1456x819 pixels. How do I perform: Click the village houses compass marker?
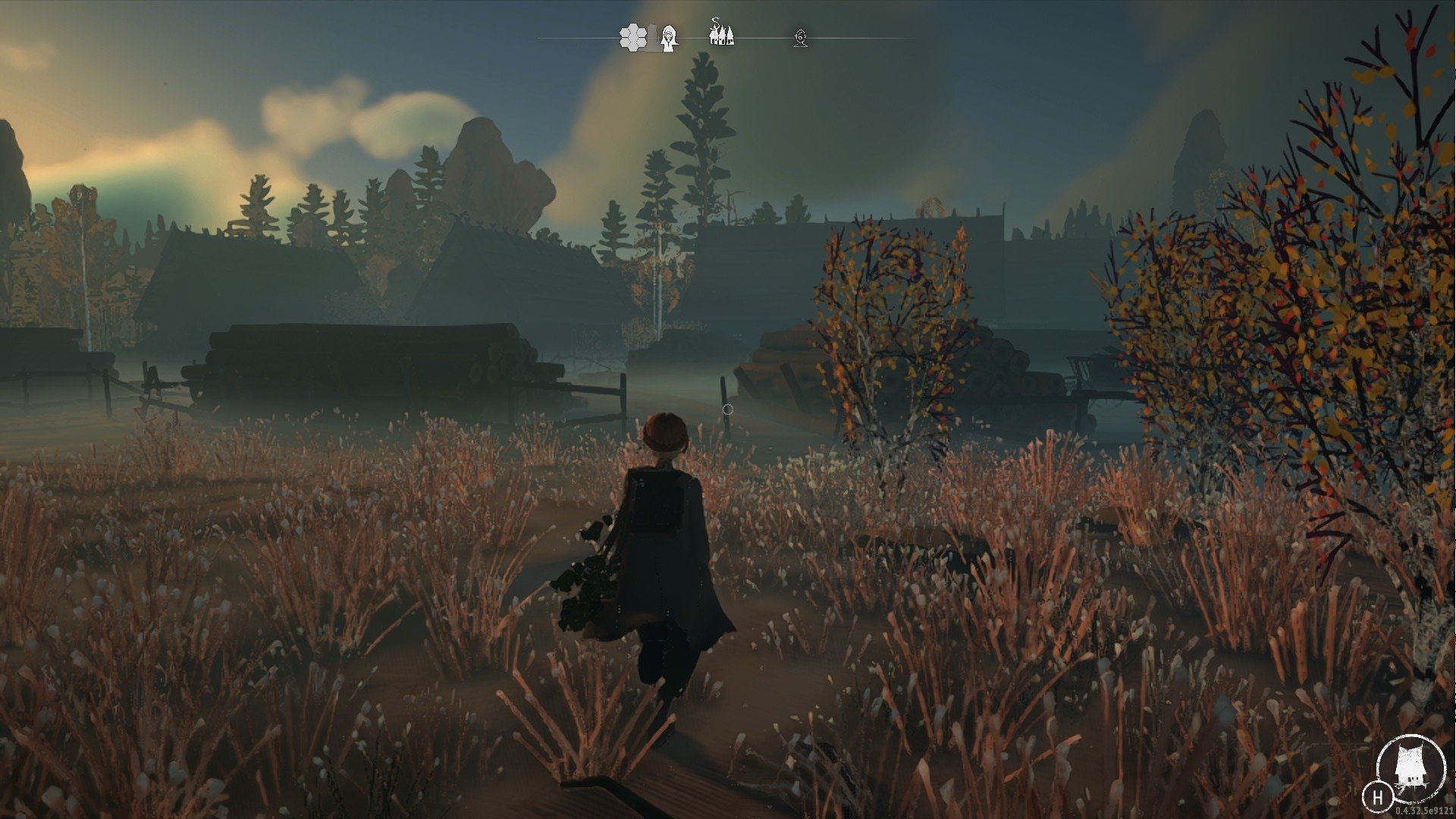tap(721, 33)
